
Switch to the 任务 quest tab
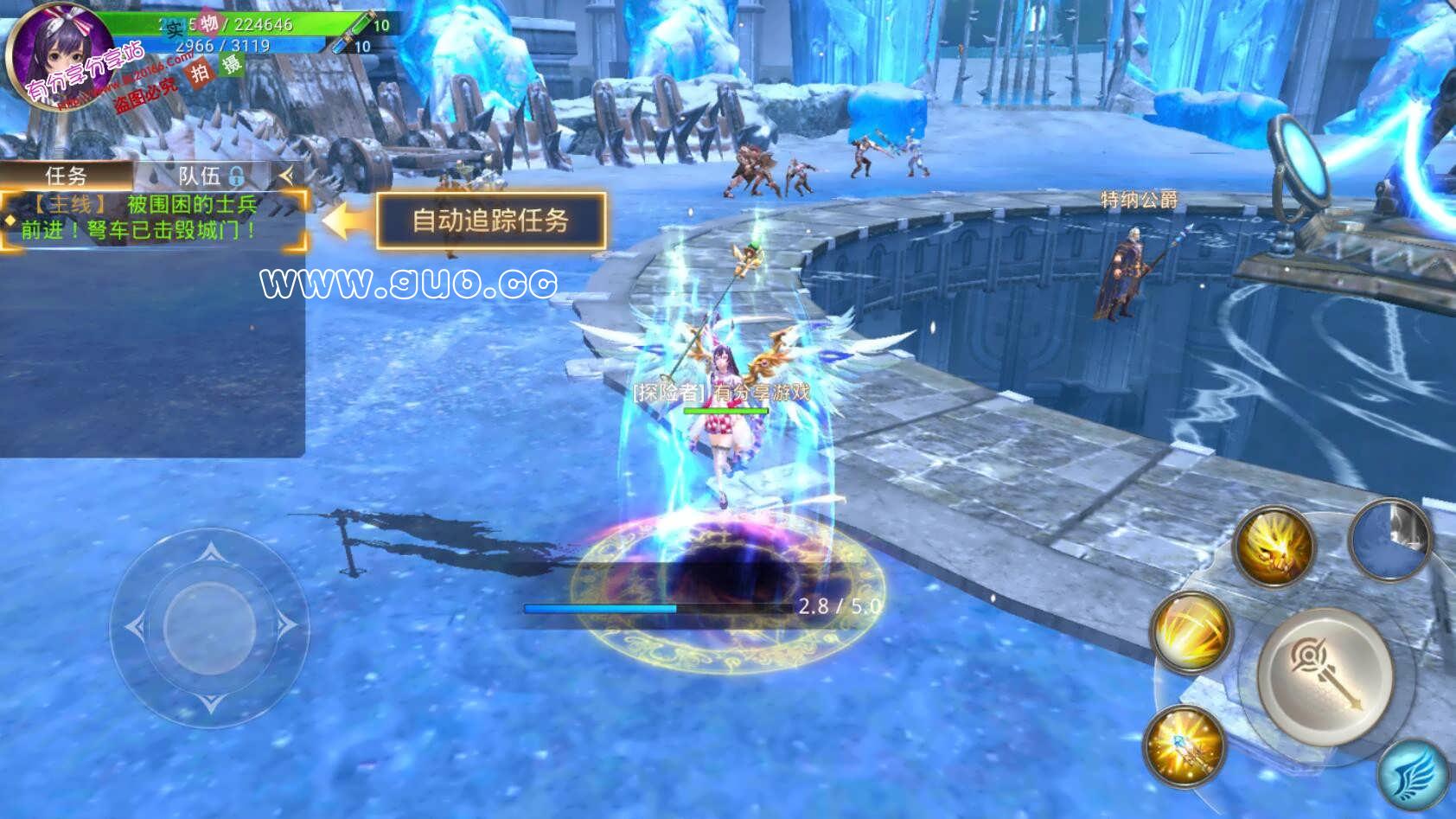click(67, 176)
